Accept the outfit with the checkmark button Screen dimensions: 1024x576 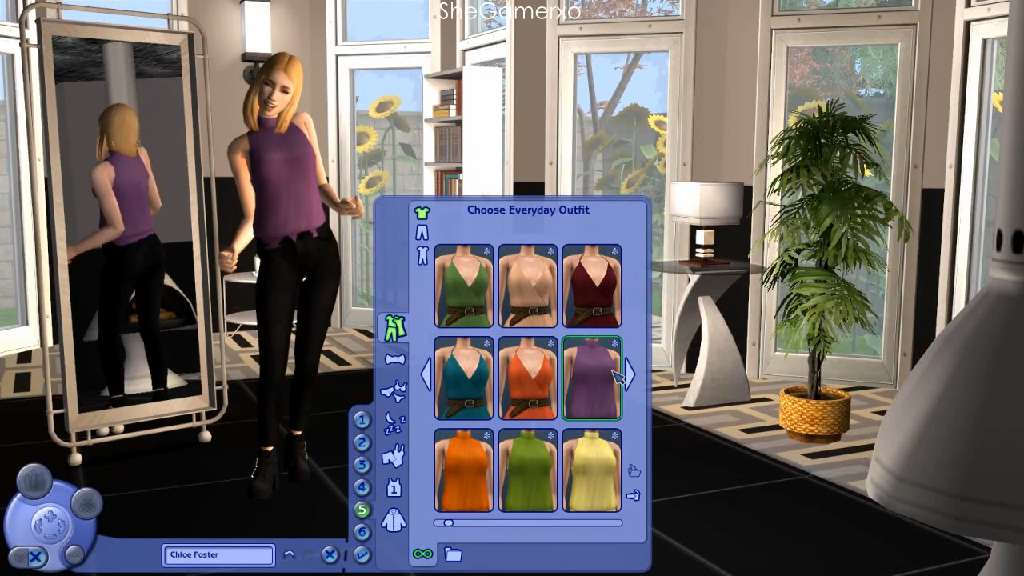coord(362,554)
